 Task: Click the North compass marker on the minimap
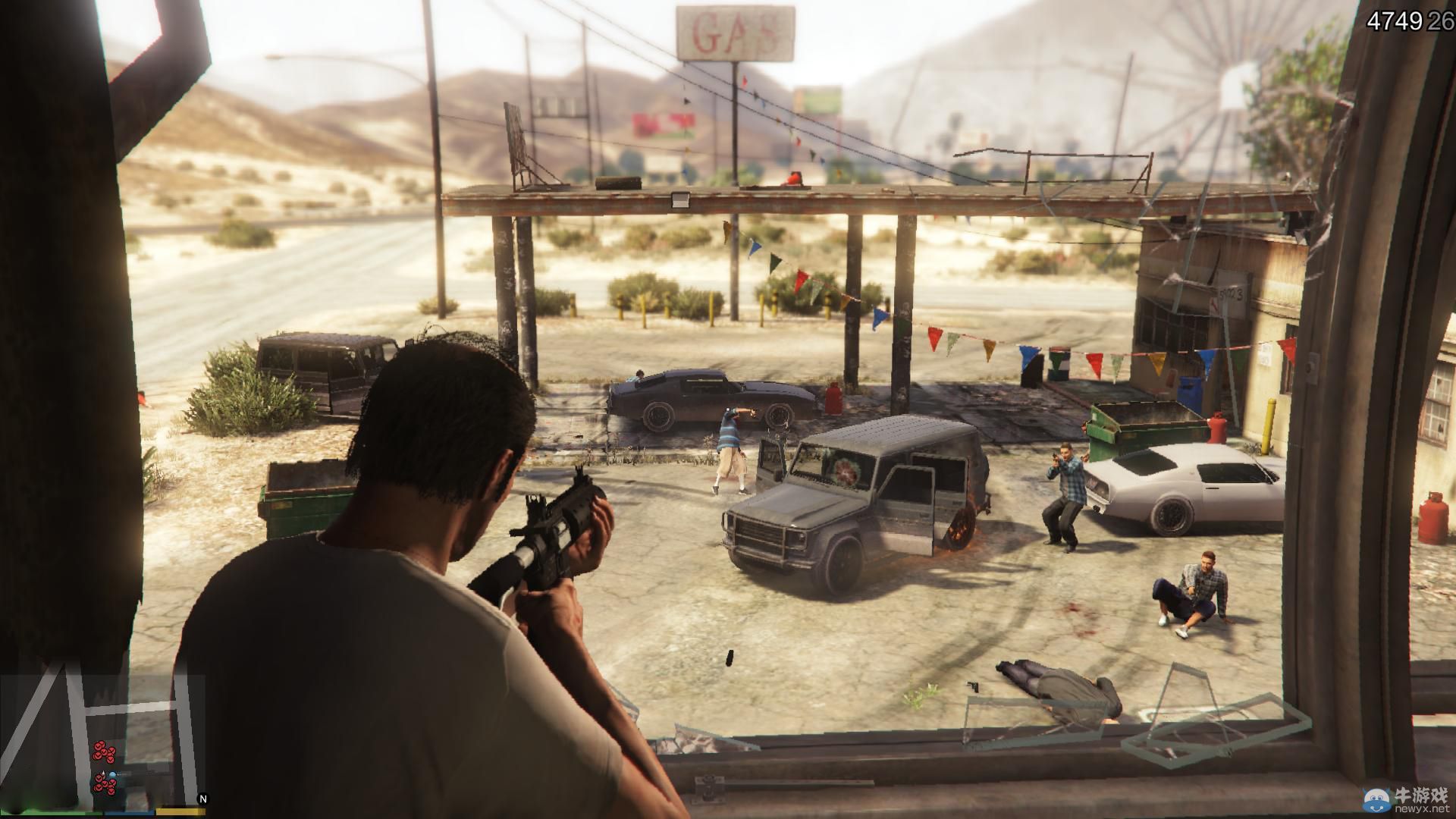pos(202,799)
